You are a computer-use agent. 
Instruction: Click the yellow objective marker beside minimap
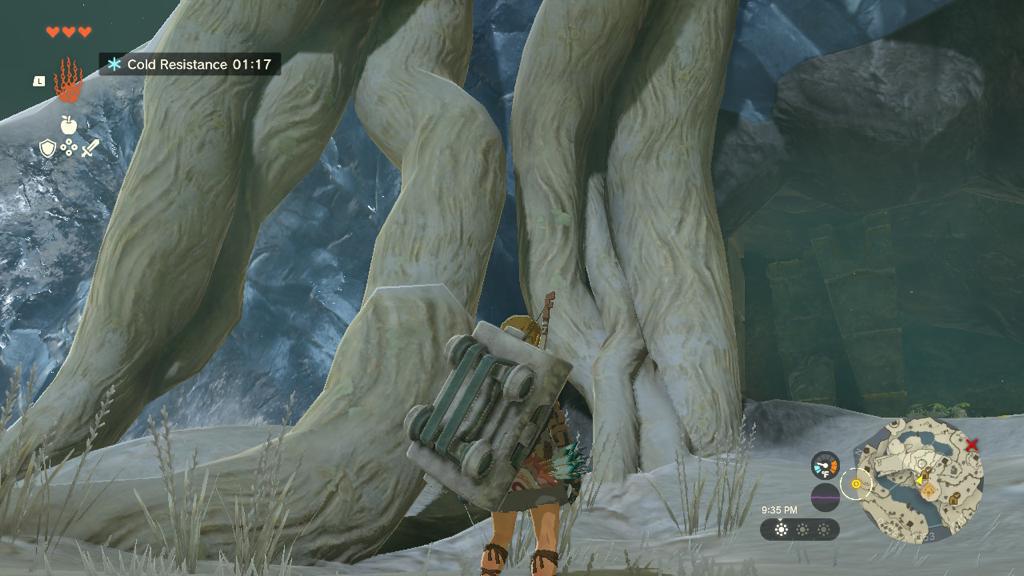856,484
